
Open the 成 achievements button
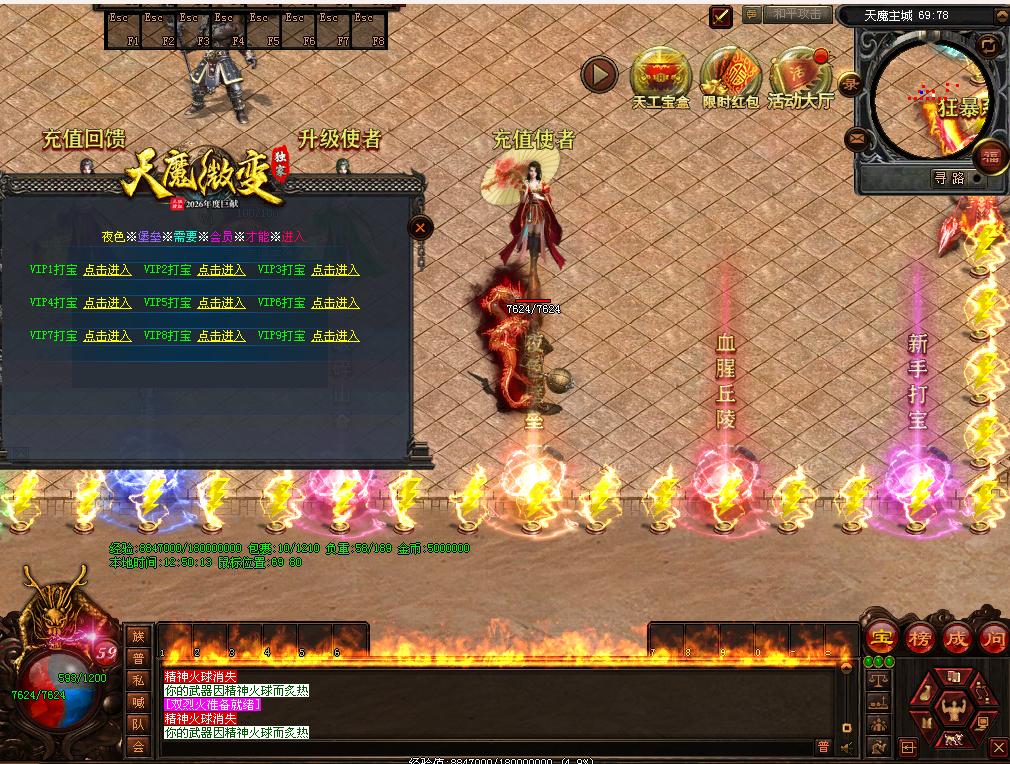click(x=957, y=637)
